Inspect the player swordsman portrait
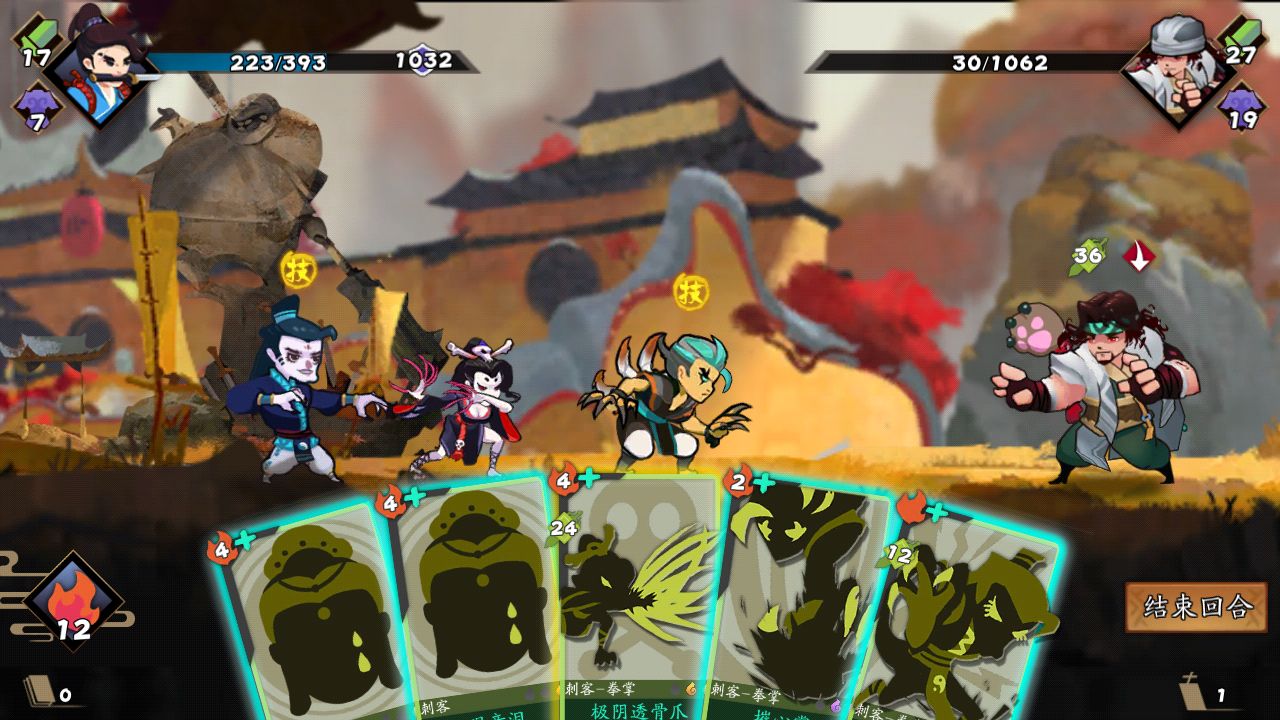1280x720 pixels. [102, 66]
